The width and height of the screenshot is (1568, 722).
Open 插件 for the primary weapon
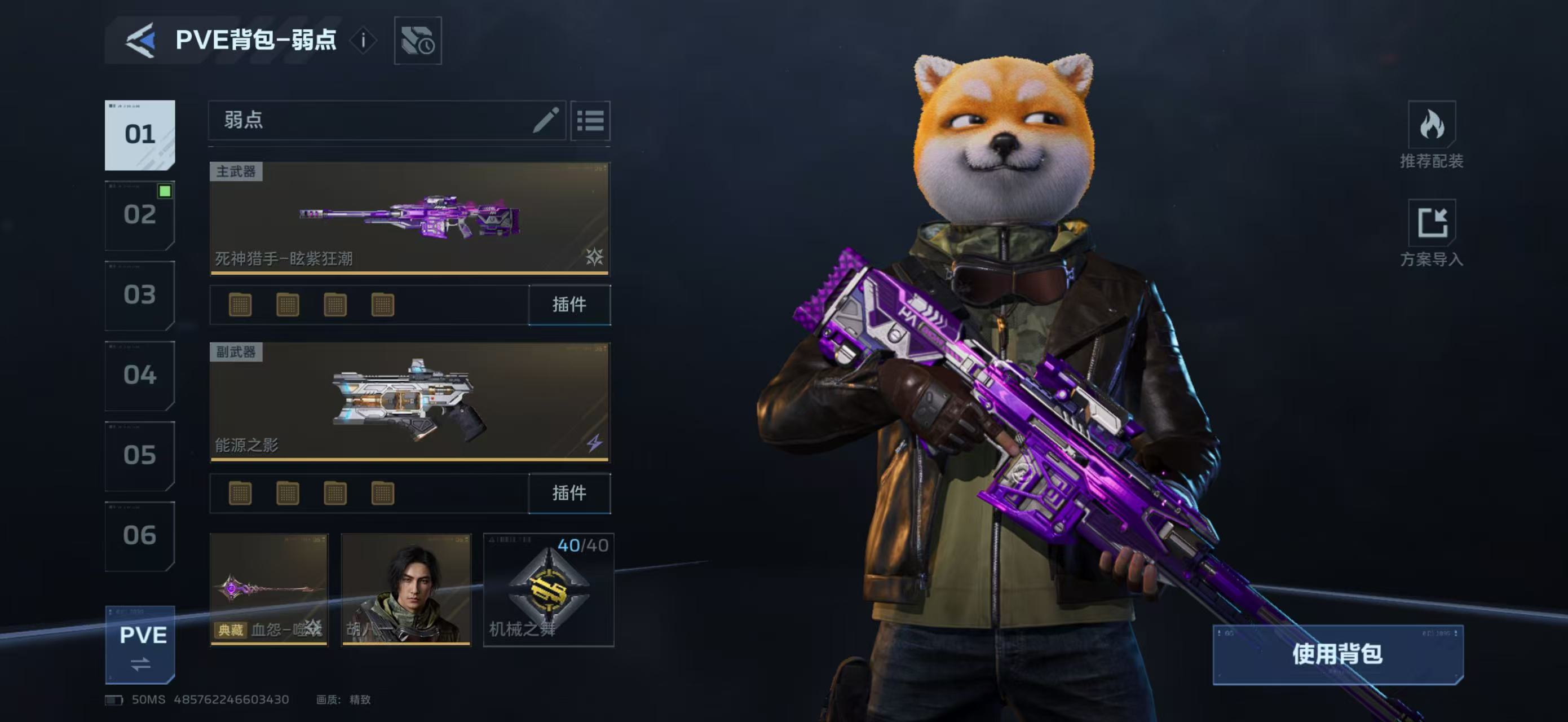569,305
